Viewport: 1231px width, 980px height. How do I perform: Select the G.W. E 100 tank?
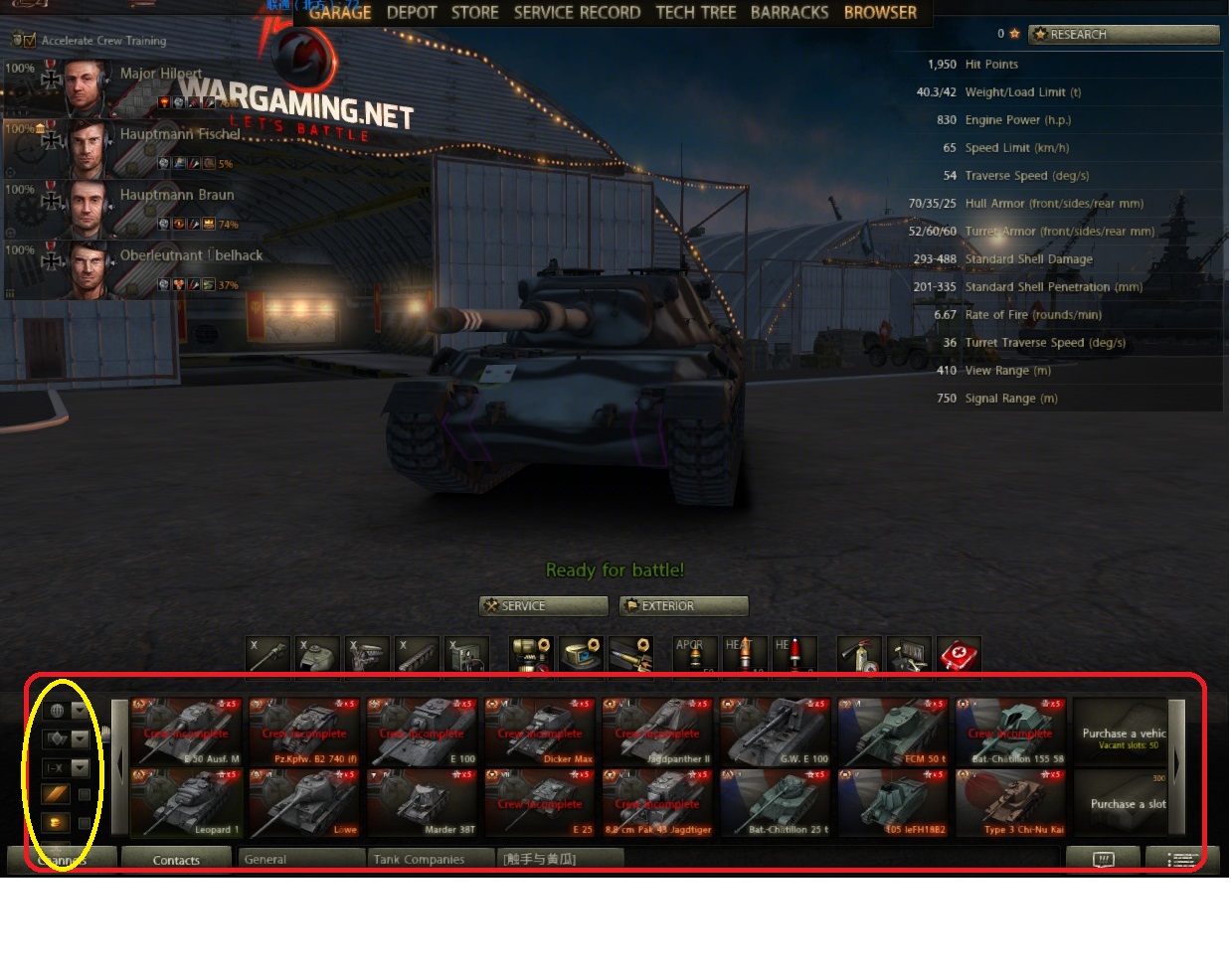(776, 732)
